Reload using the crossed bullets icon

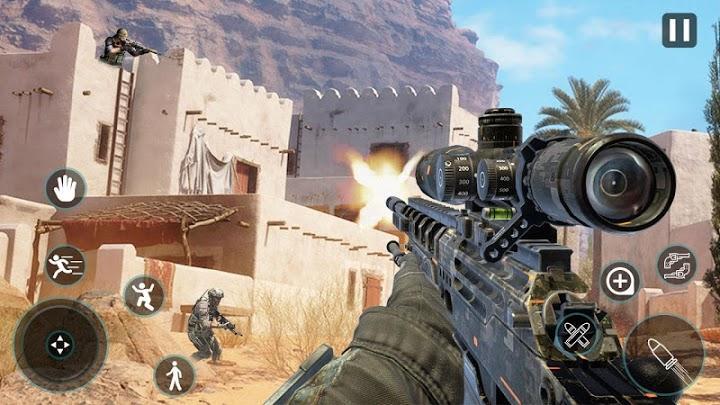click(x=578, y=334)
